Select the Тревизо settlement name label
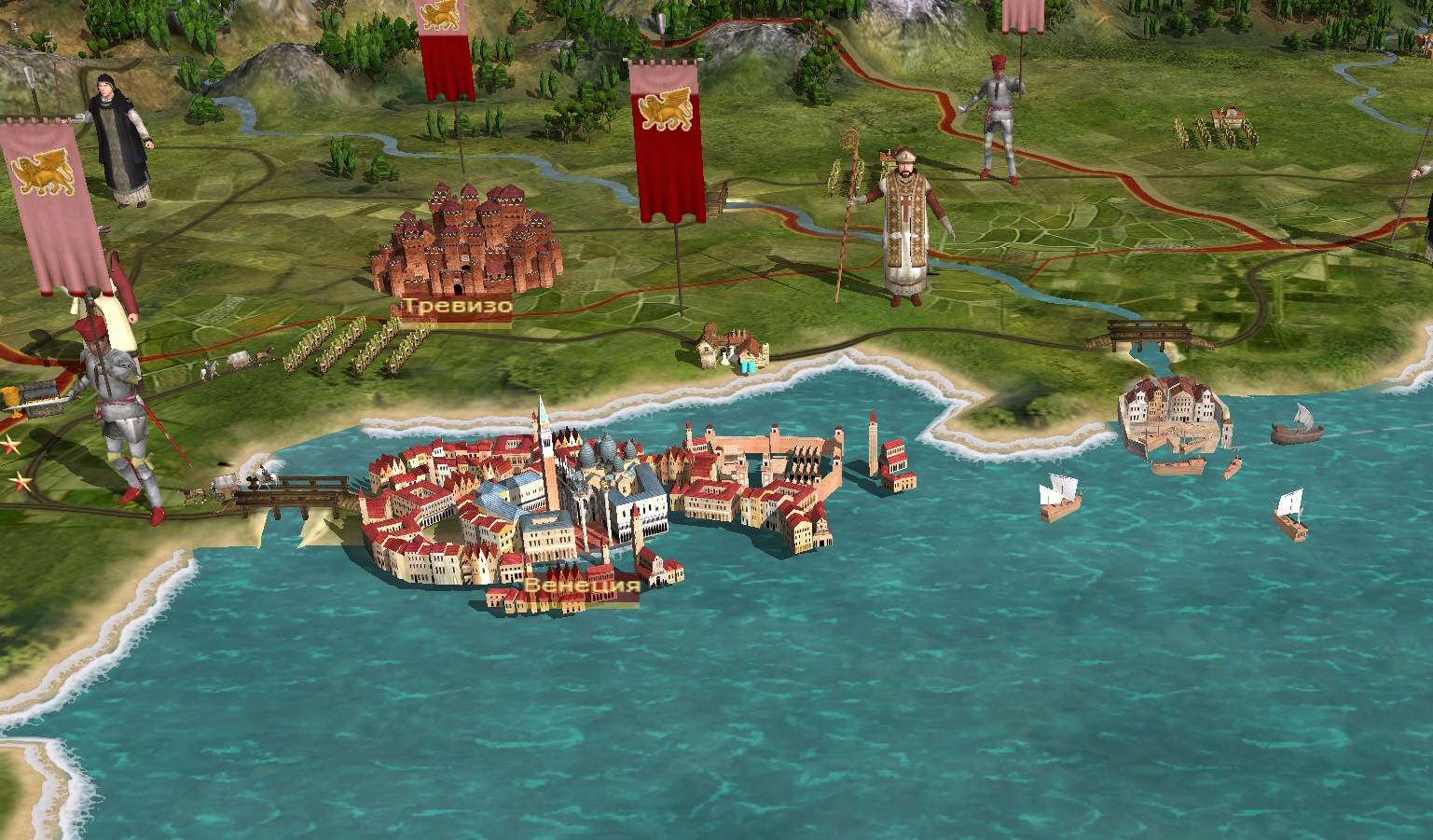Image resolution: width=1433 pixels, height=840 pixels. click(457, 306)
